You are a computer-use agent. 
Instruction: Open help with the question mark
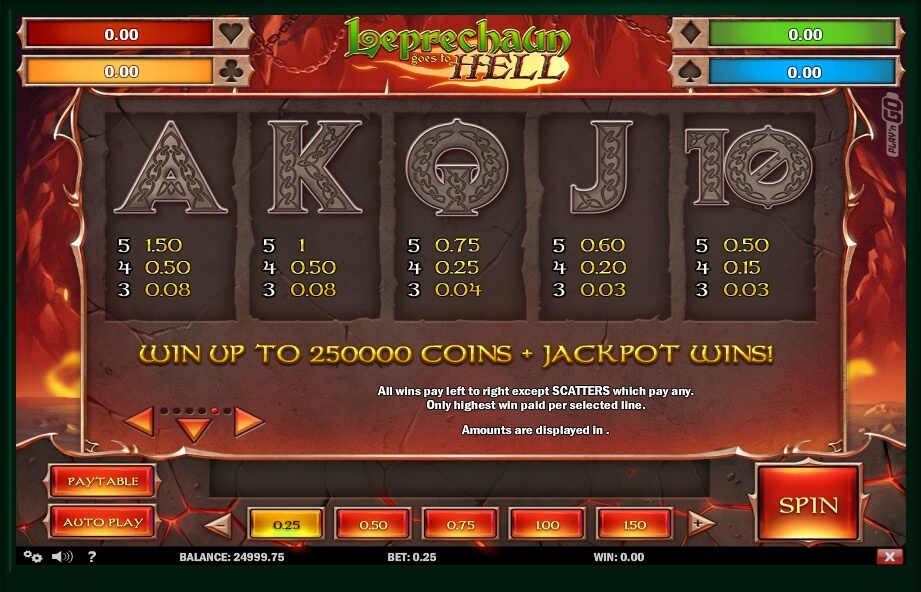[91, 557]
